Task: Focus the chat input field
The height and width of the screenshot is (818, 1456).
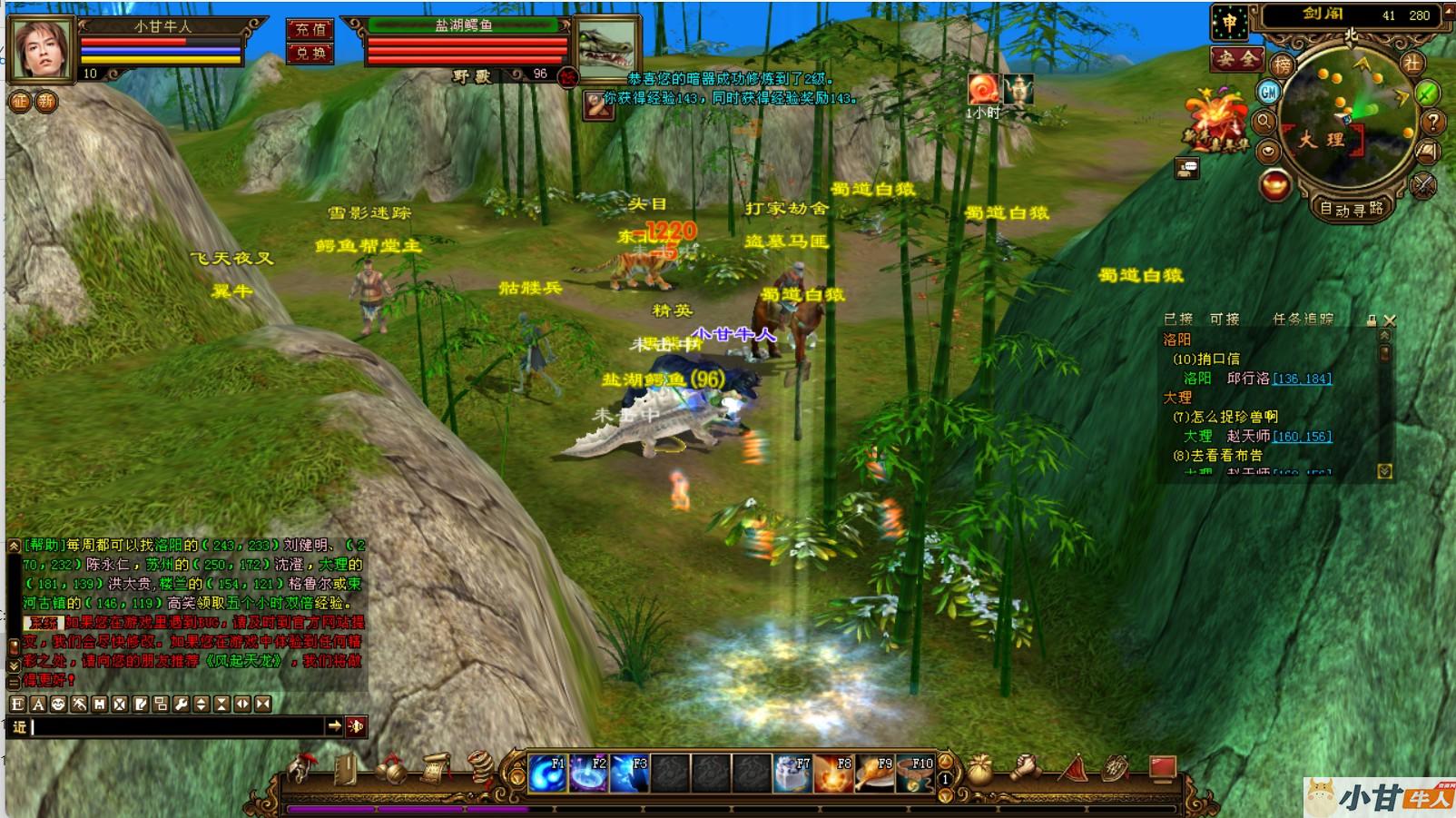Action: point(177,726)
